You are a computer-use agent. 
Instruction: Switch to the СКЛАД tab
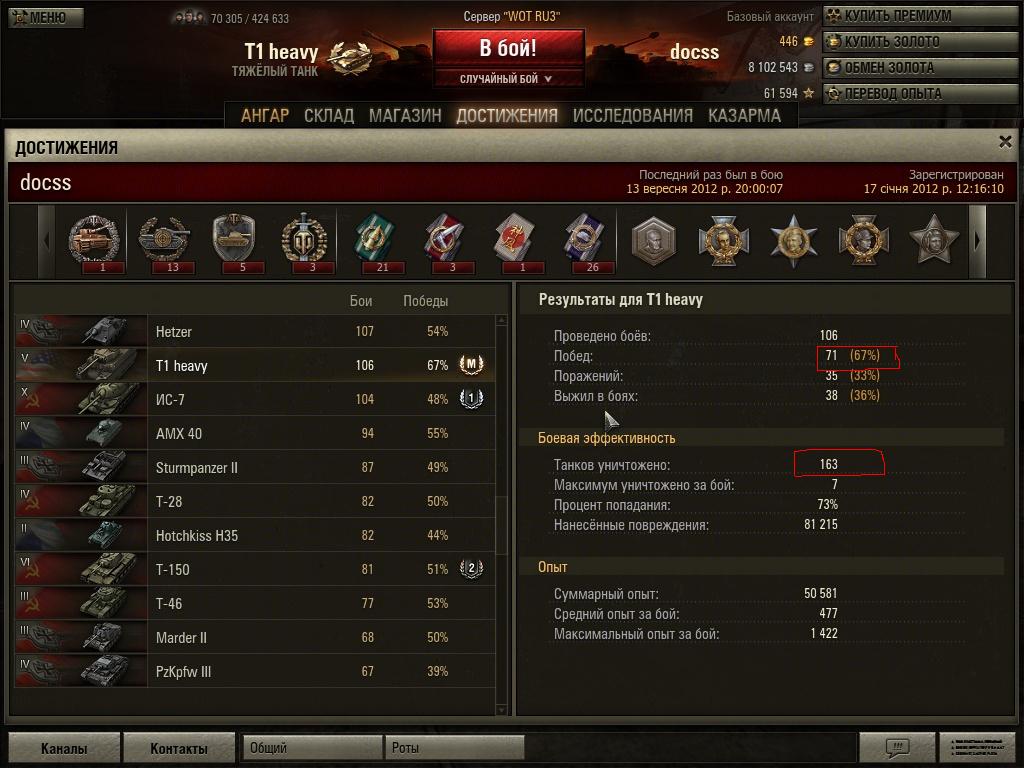point(329,116)
